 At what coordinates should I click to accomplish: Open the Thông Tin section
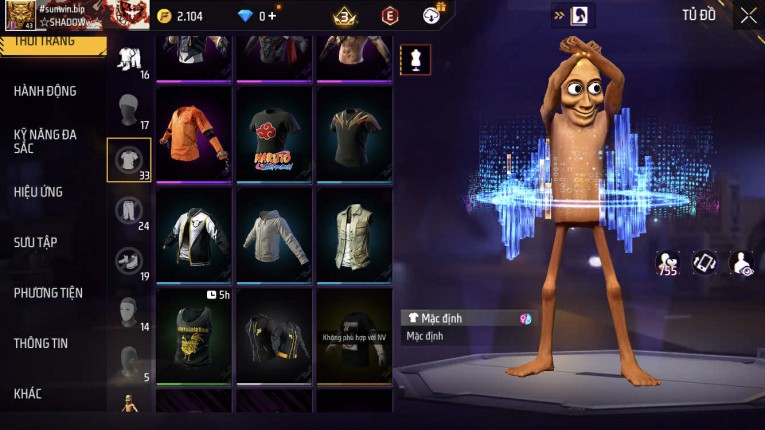click(41, 343)
